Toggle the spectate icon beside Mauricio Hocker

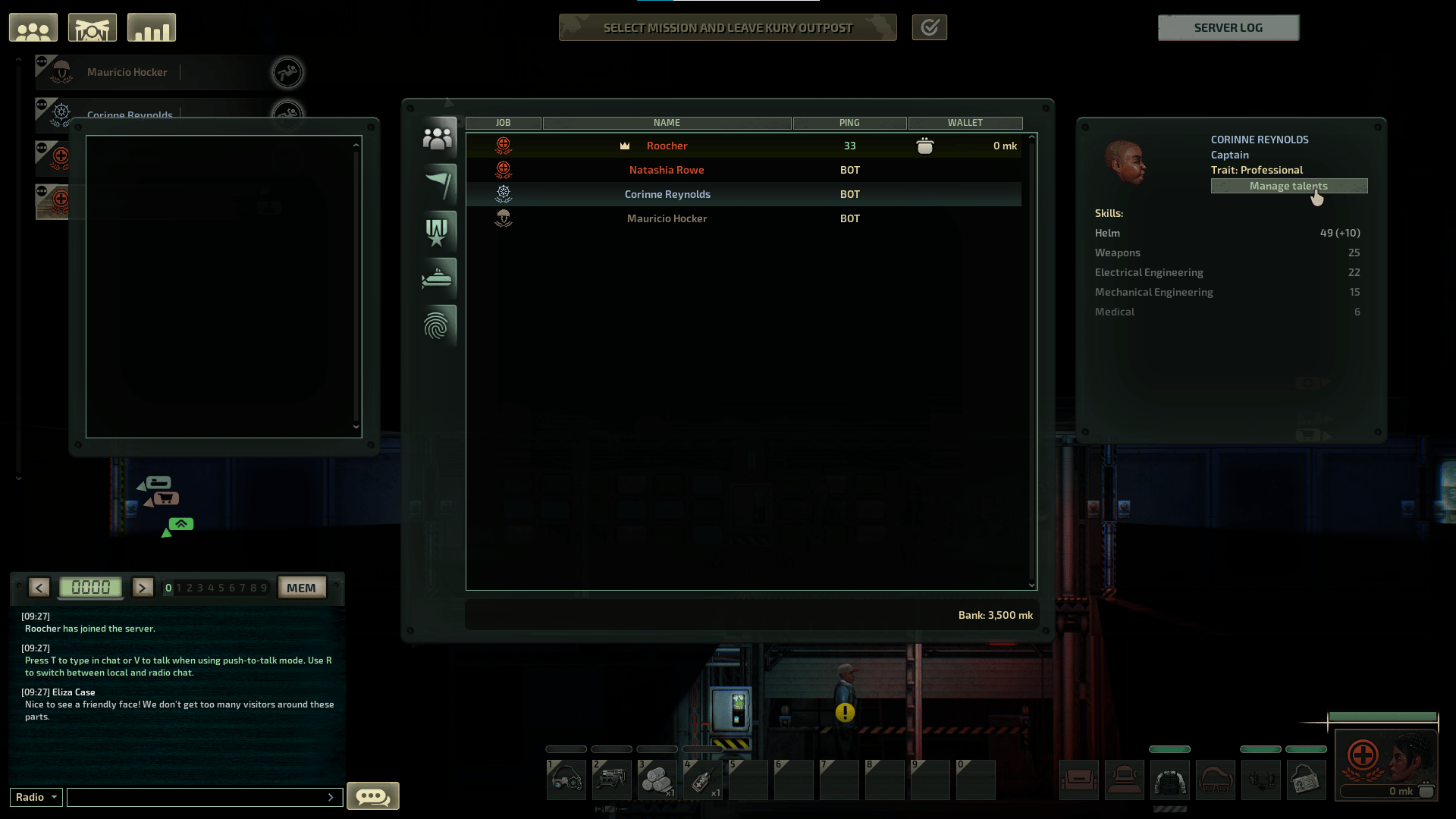point(287,72)
